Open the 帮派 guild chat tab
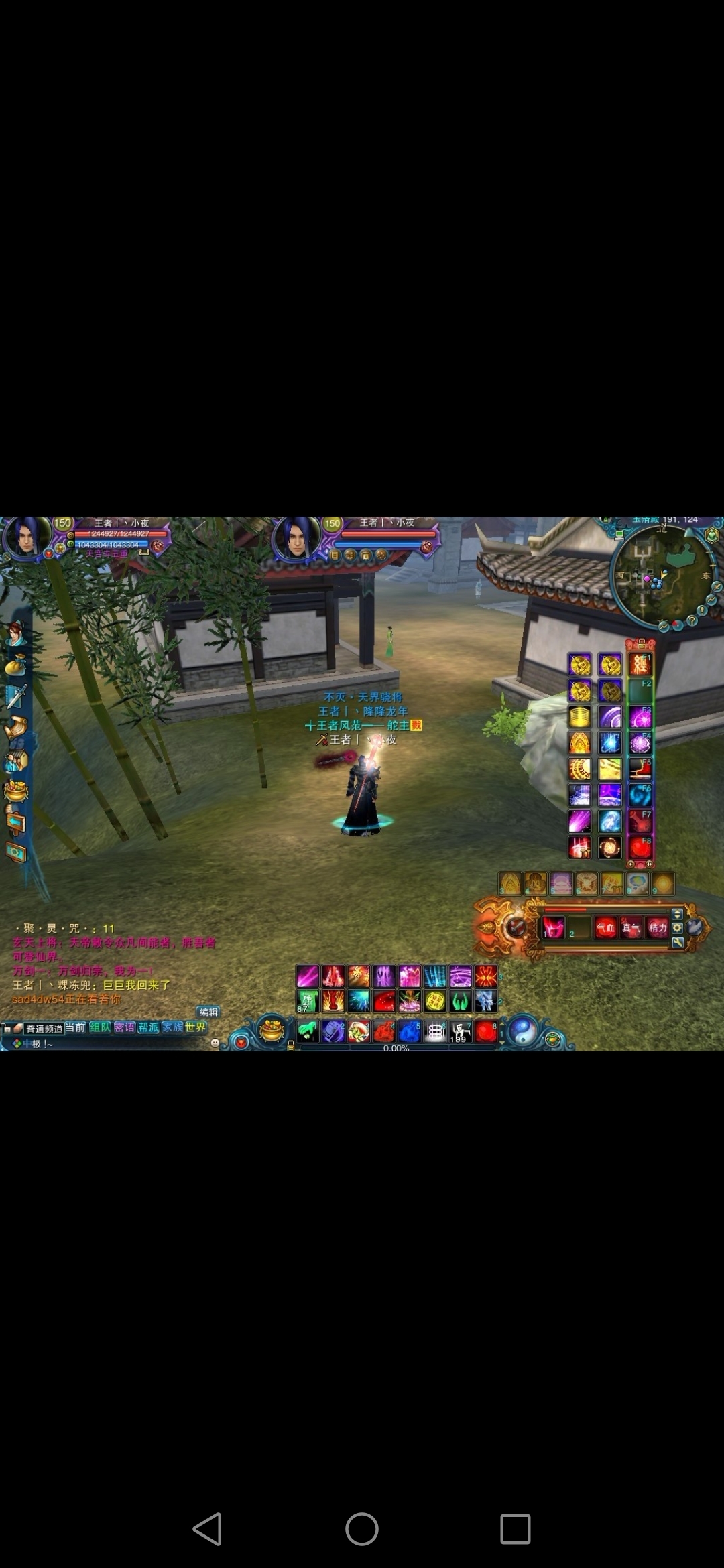Image resolution: width=724 pixels, height=1568 pixels. pyautogui.click(x=148, y=1027)
